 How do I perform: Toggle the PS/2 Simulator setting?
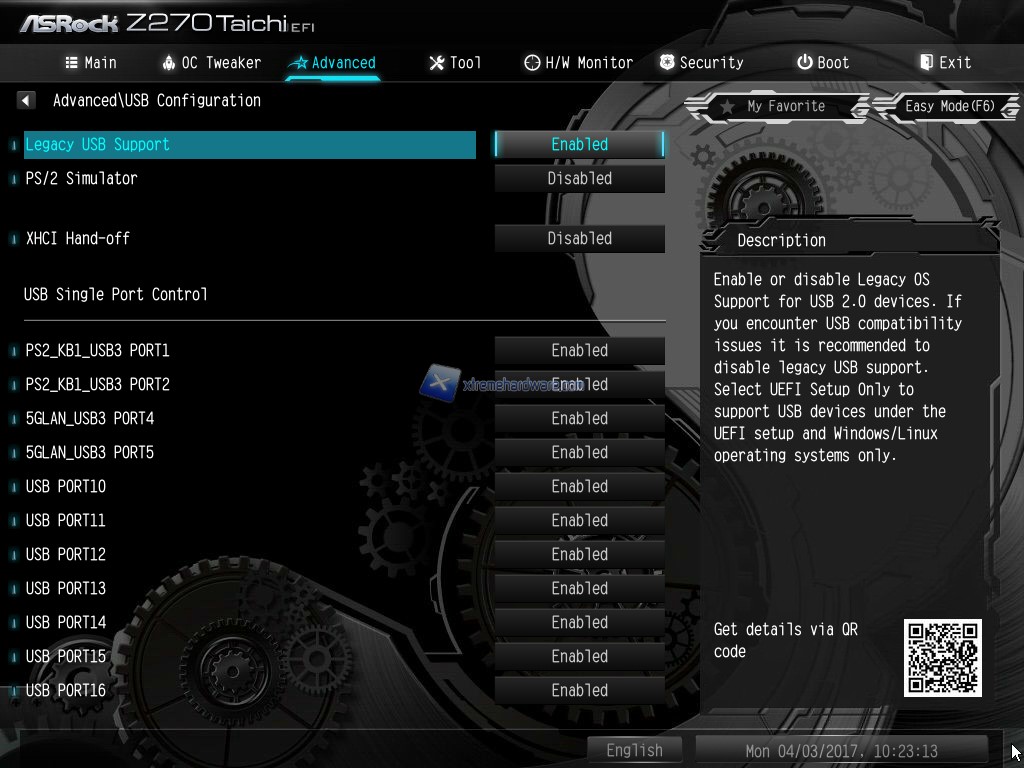click(579, 178)
